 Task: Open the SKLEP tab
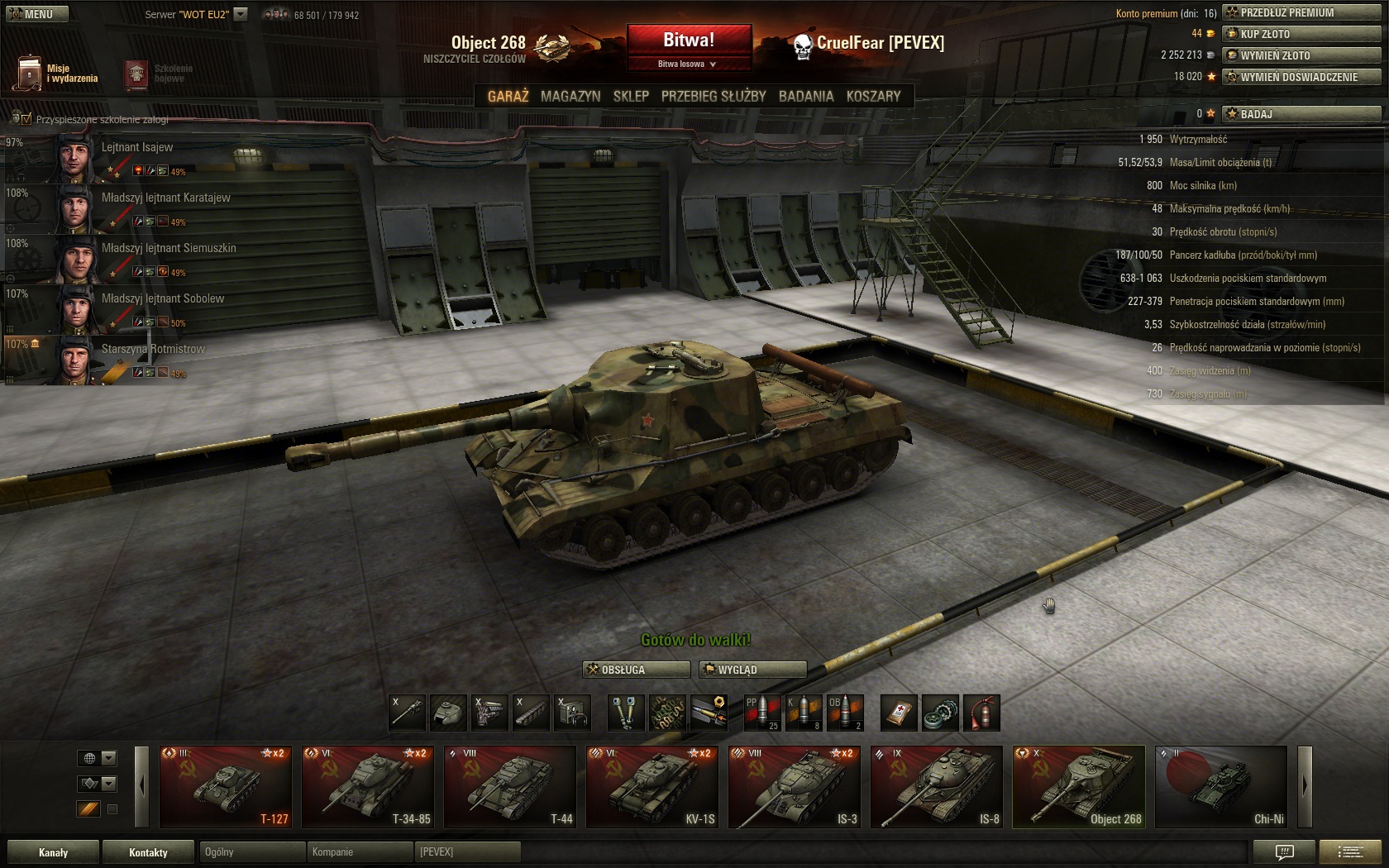631,96
